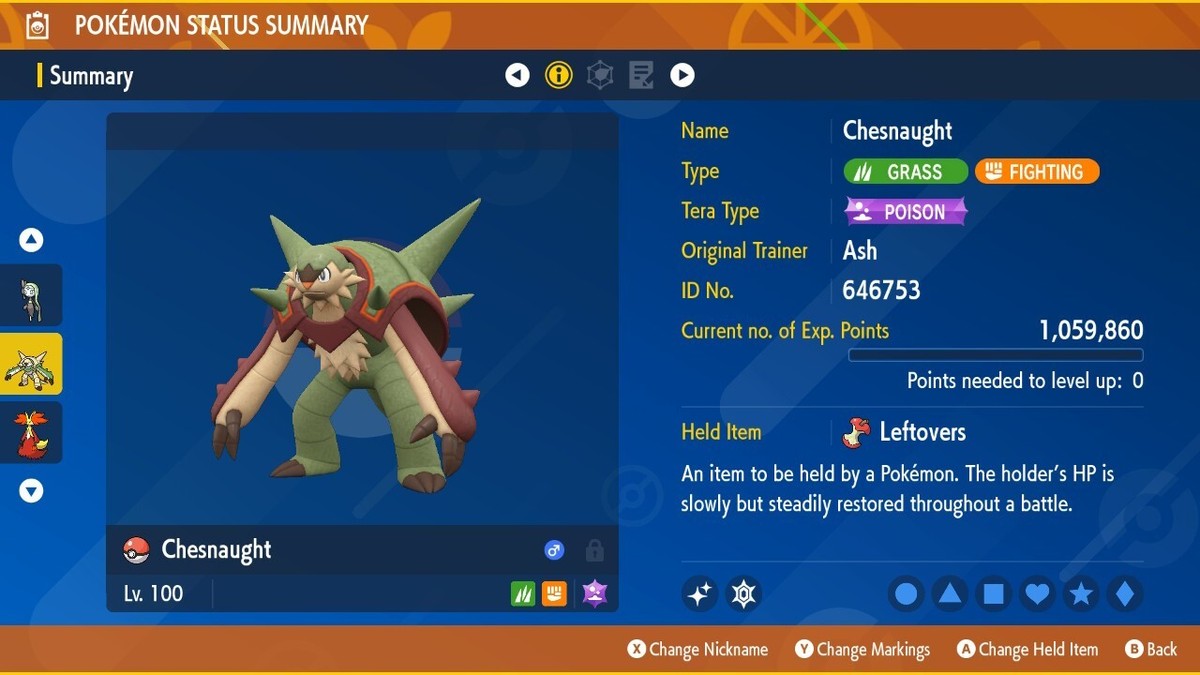The height and width of the screenshot is (675, 1200).
Task: Select Chesnaught party thumbnail
Action: coord(31,365)
